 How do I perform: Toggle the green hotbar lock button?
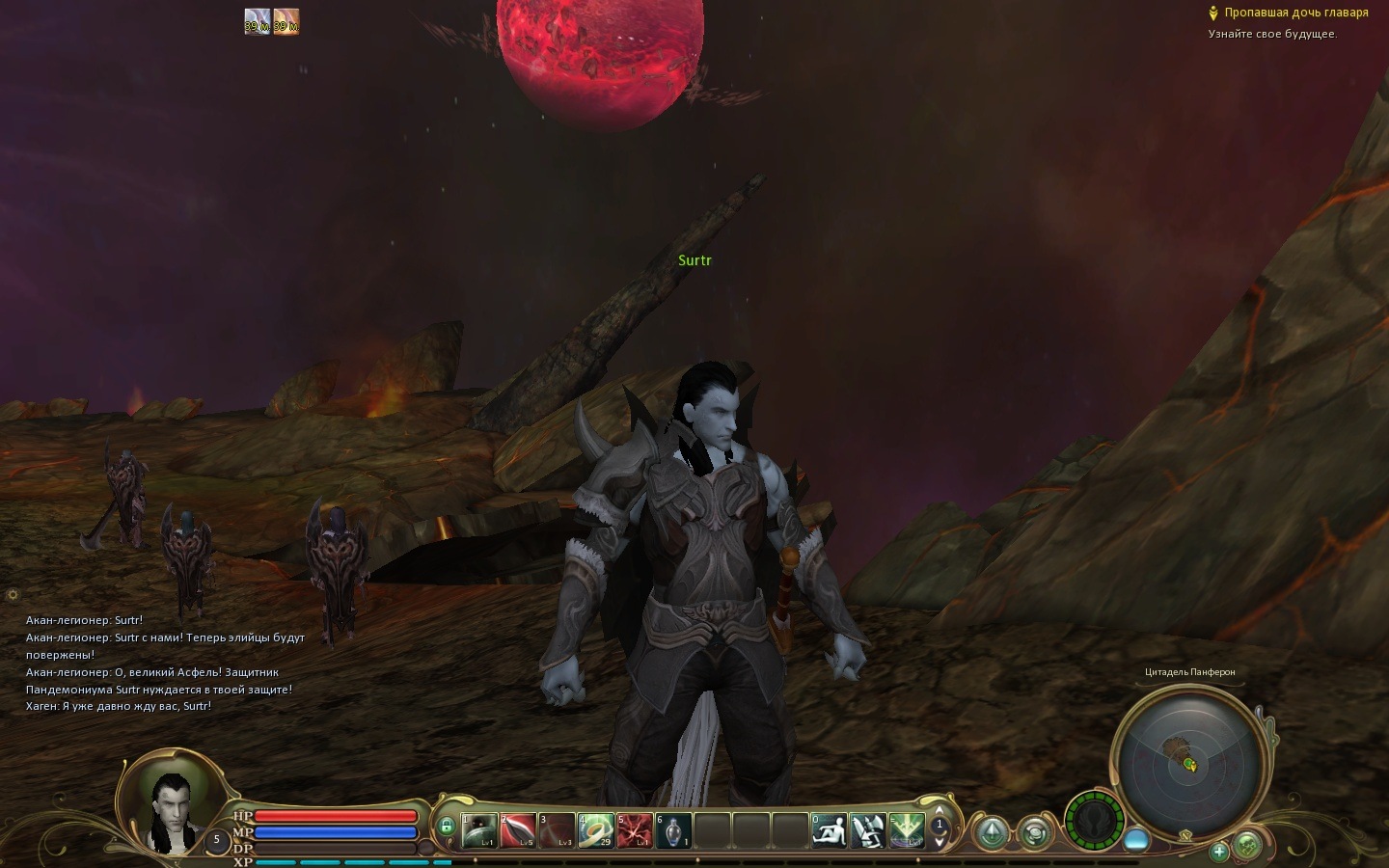(446, 827)
